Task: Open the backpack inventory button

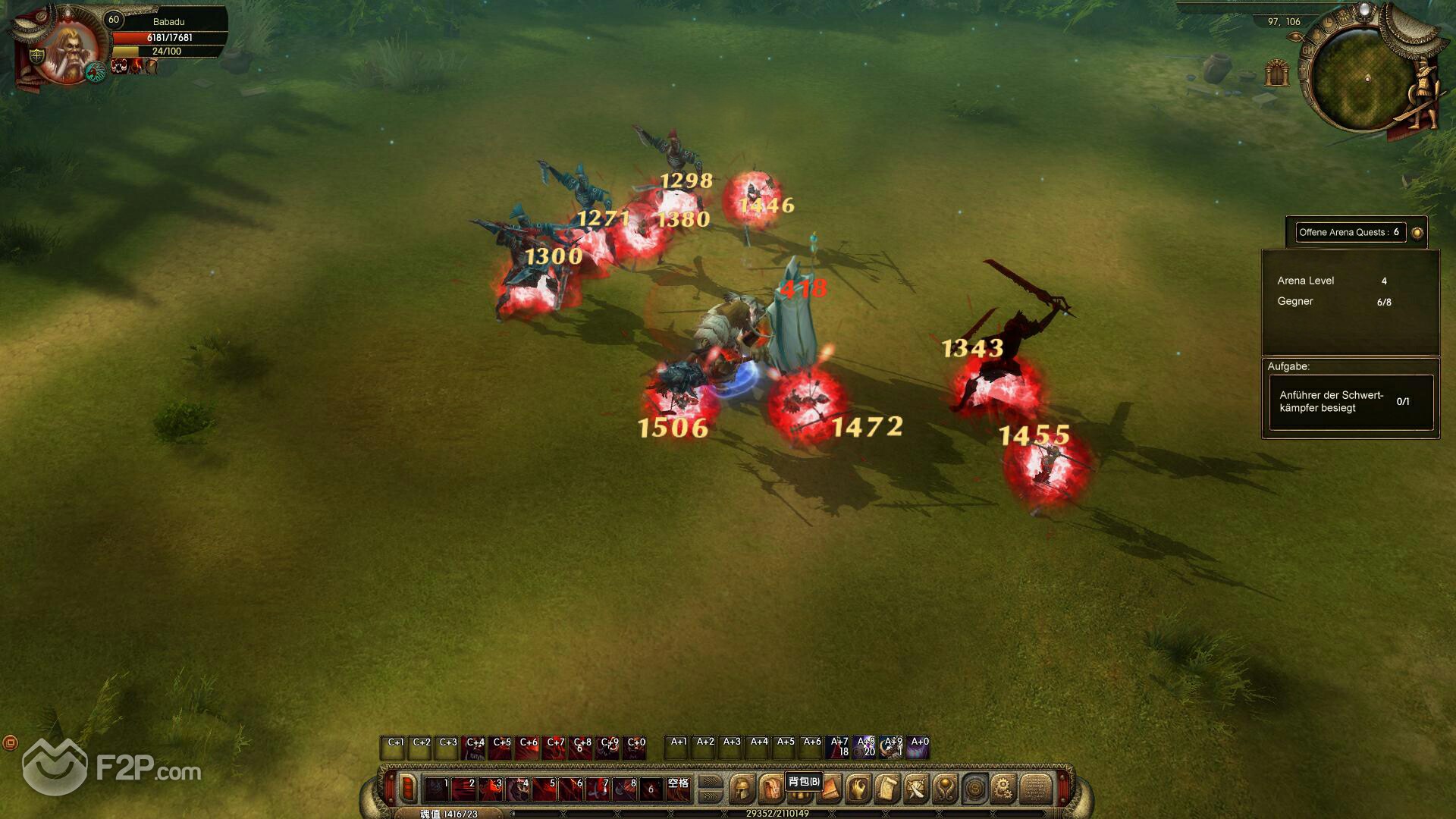Action: point(771,789)
